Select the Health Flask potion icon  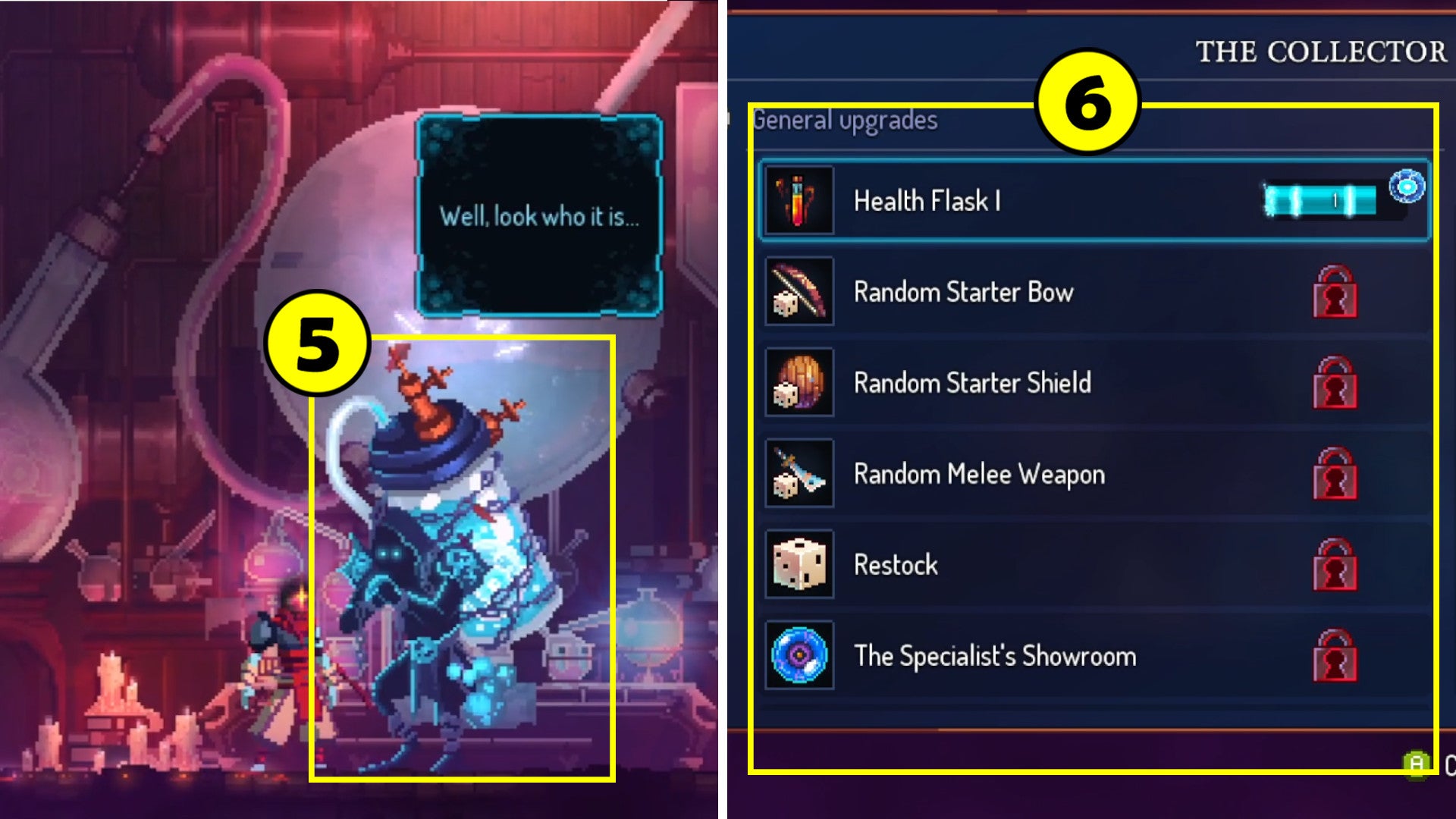pos(798,201)
